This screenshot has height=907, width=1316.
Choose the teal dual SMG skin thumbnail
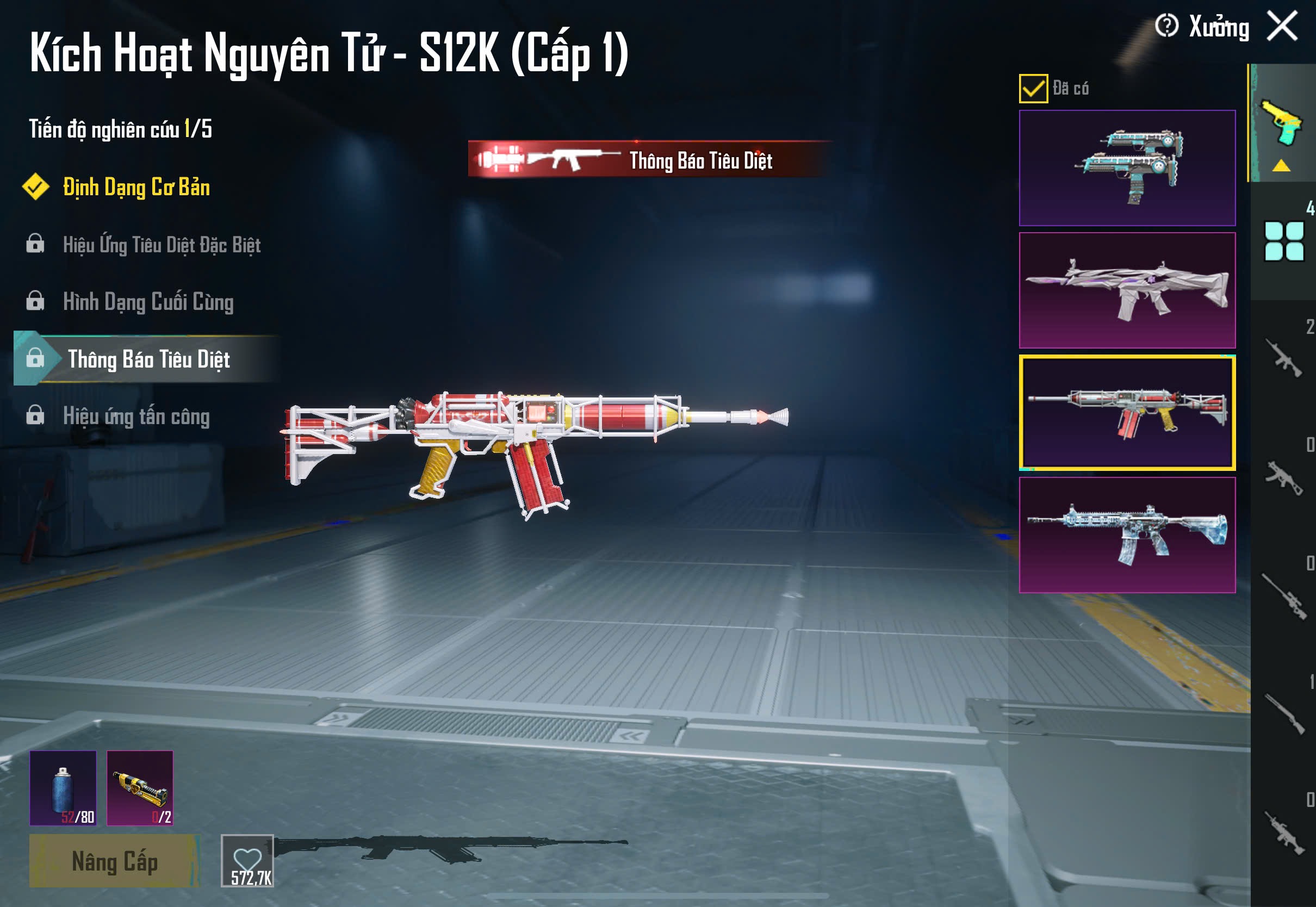pyautogui.click(x=1127, y=168)
